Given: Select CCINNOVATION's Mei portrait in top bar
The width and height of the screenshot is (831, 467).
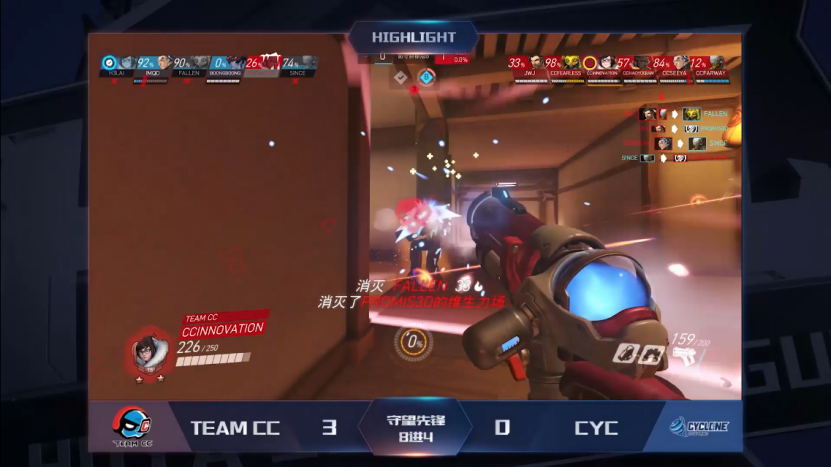Looking at the screenshot, I should [x=606, y=63].
